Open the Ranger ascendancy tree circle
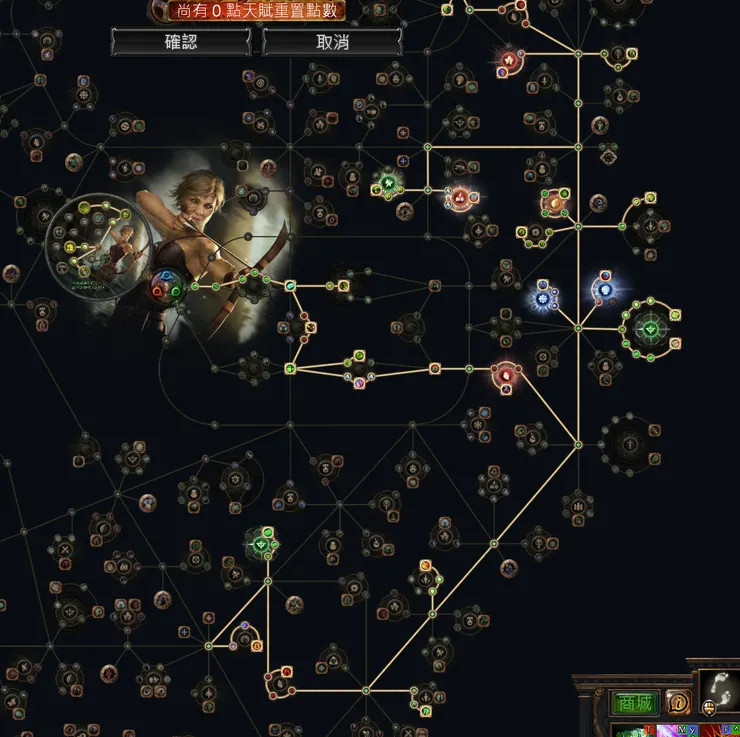The width and height of the screenshot is (740, 737). (100, 241)
